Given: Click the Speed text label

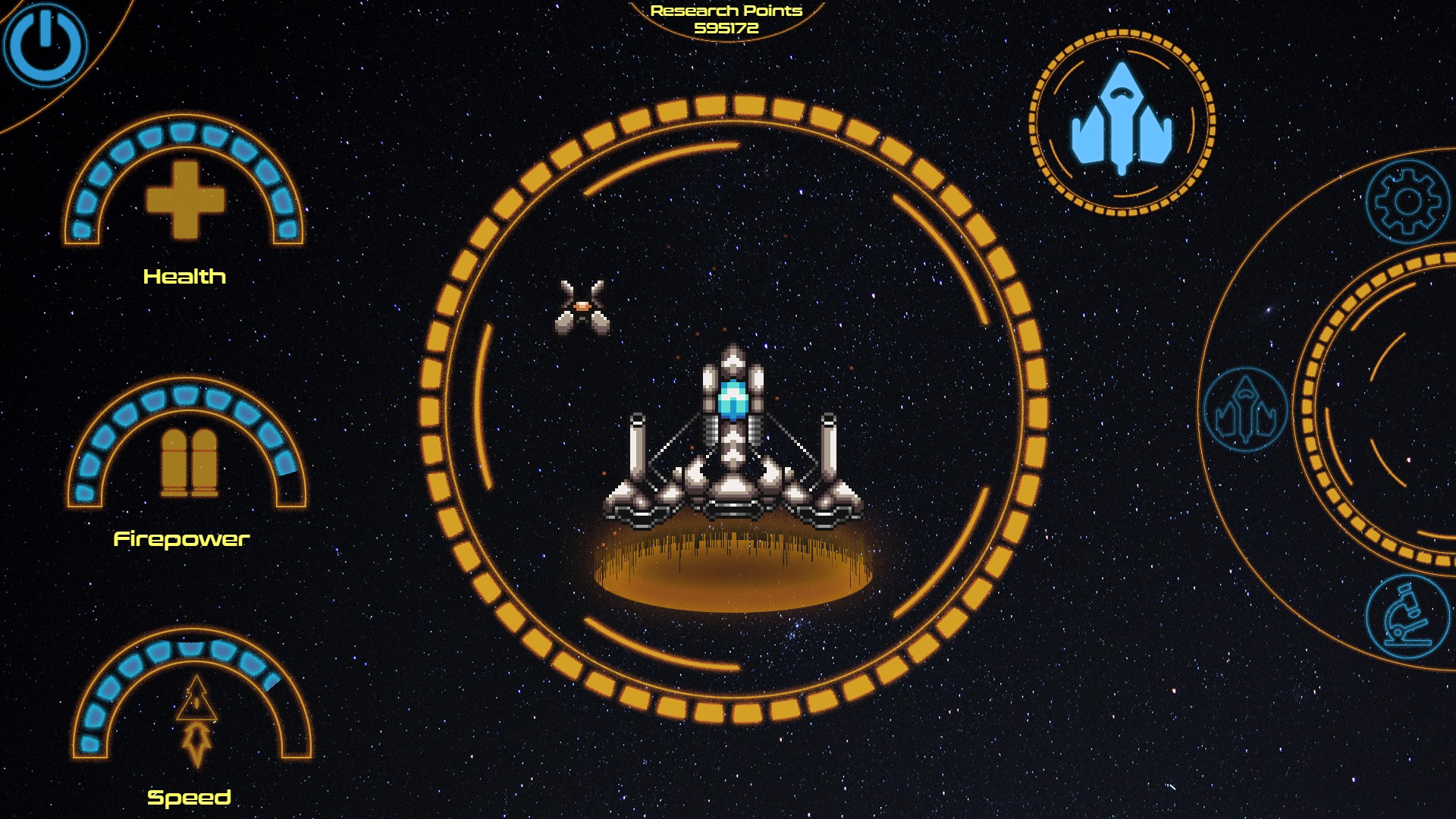Looking at the screenshot, I should pos(190,798).
